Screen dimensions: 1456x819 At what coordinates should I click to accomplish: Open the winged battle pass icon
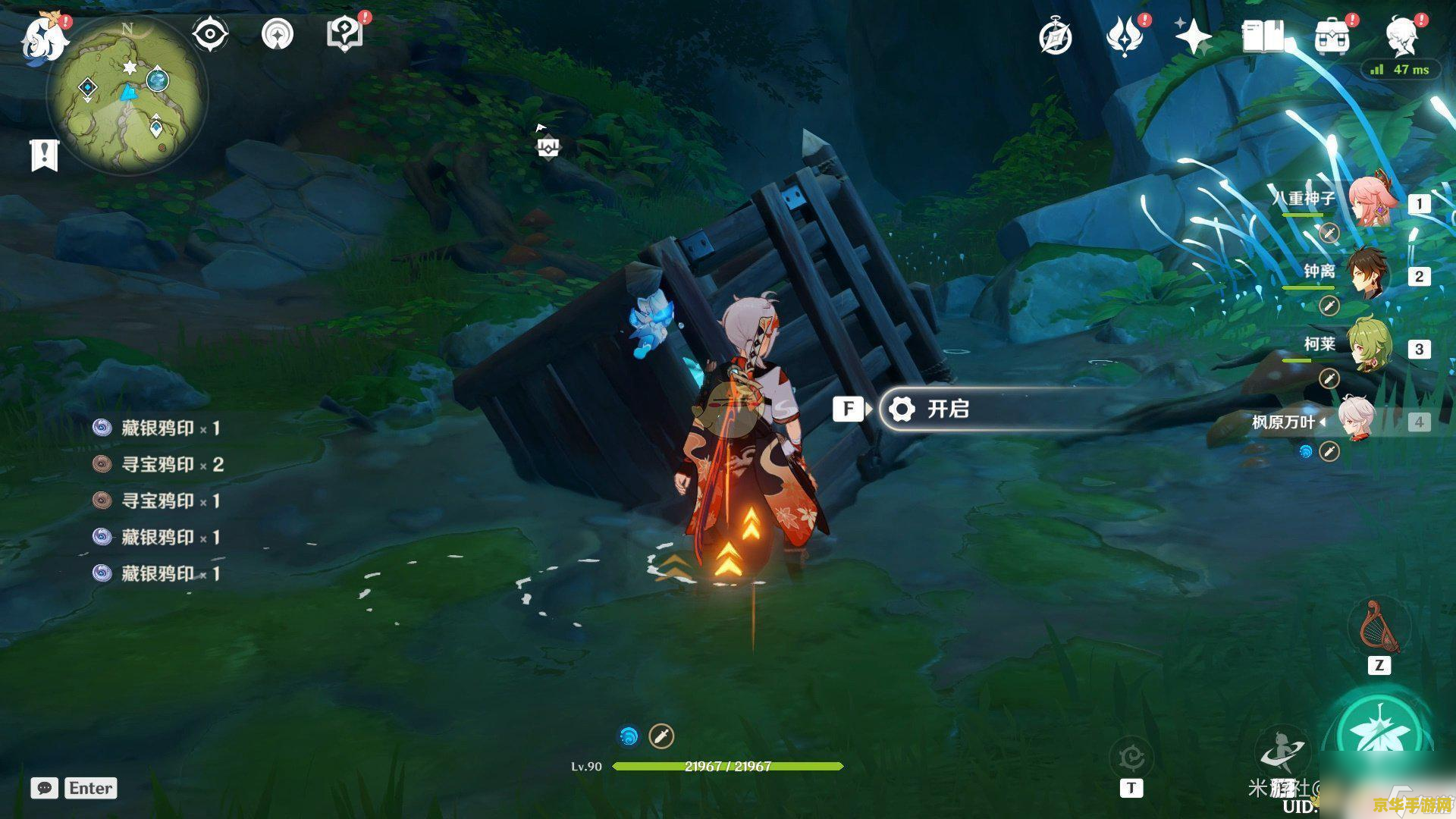point(1125,37)
